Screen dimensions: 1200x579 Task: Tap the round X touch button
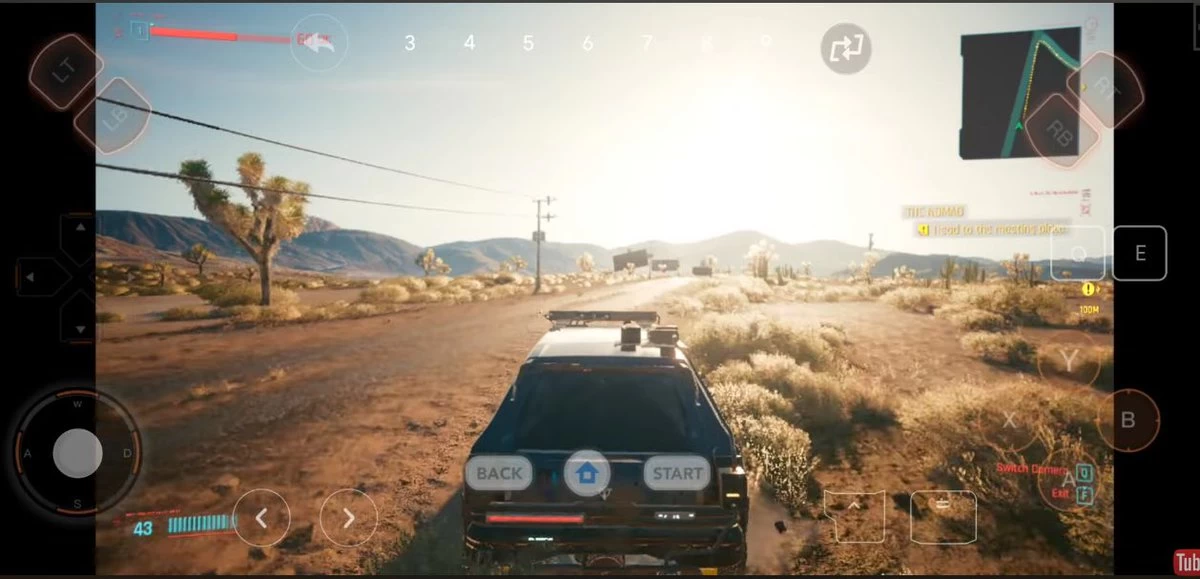(1009, 420)
